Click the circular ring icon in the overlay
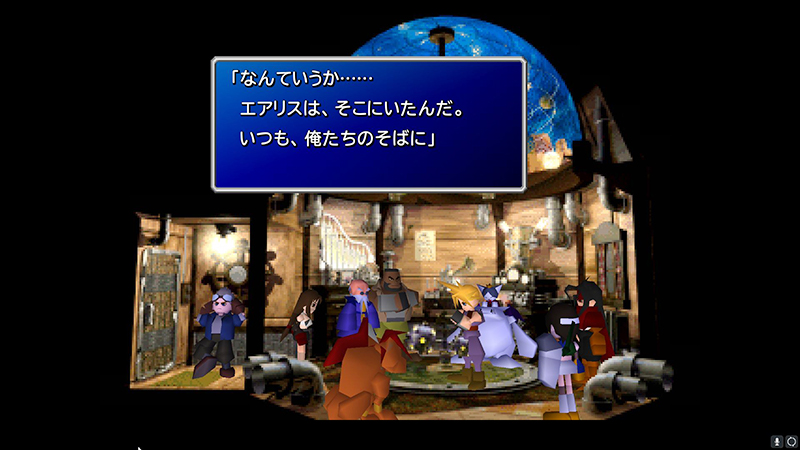Viewport: 800px width, 450px height. [790, 441]
